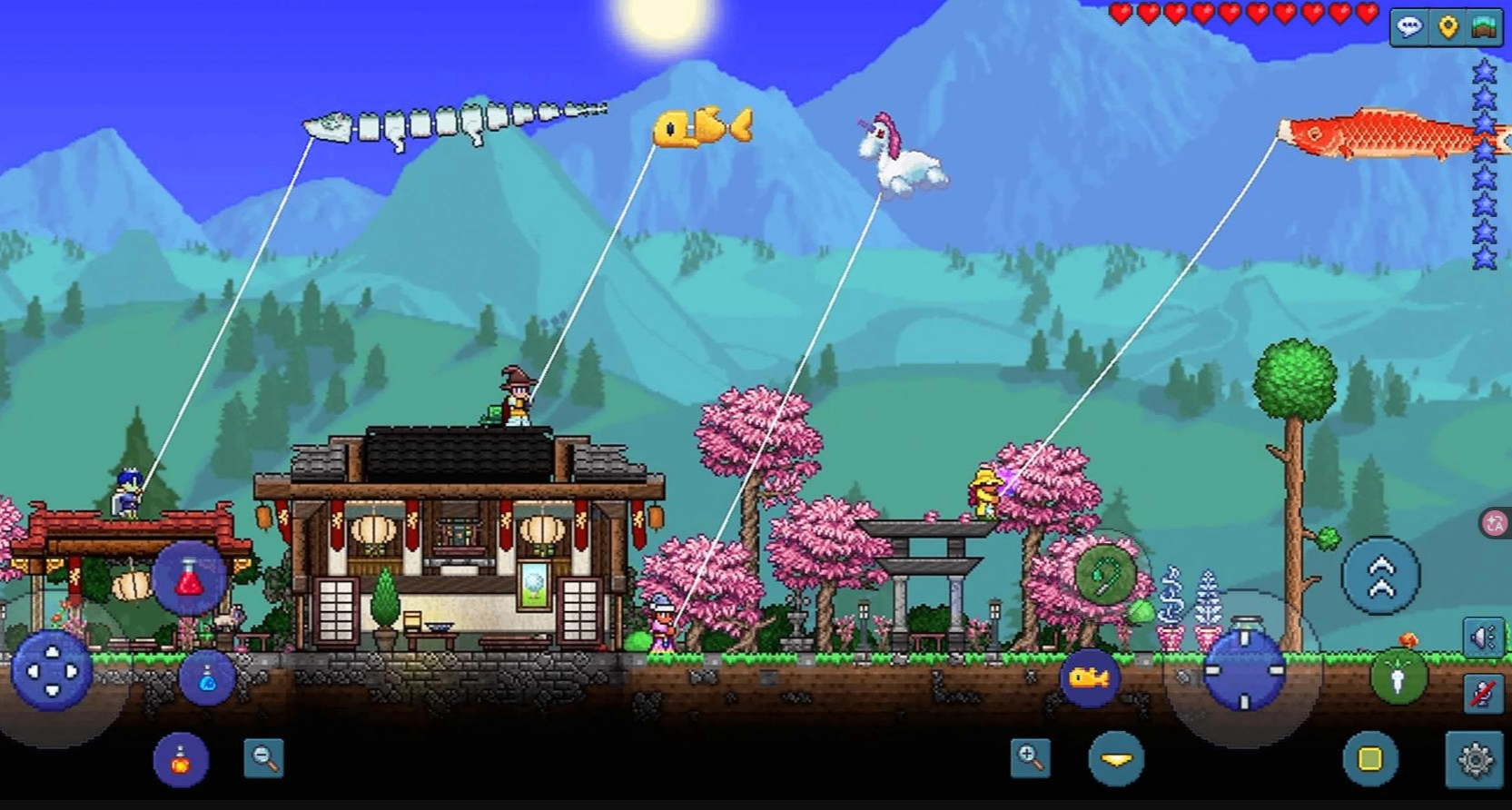Select the goldfish kite quick item

click(1089, 677)
